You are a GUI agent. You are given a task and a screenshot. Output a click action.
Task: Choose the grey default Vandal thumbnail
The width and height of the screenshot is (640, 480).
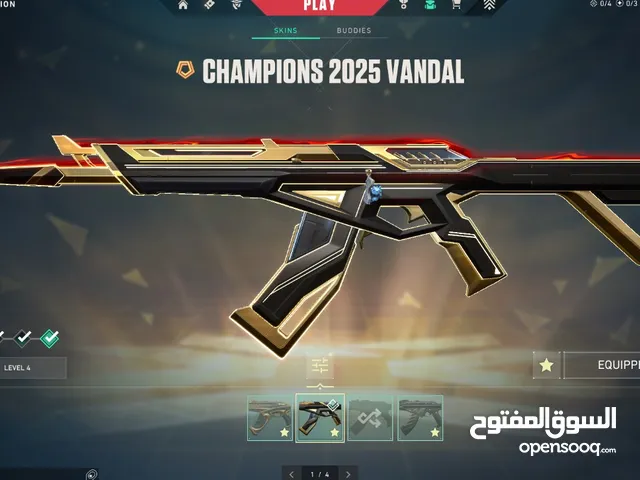click(x=420, y=418)
